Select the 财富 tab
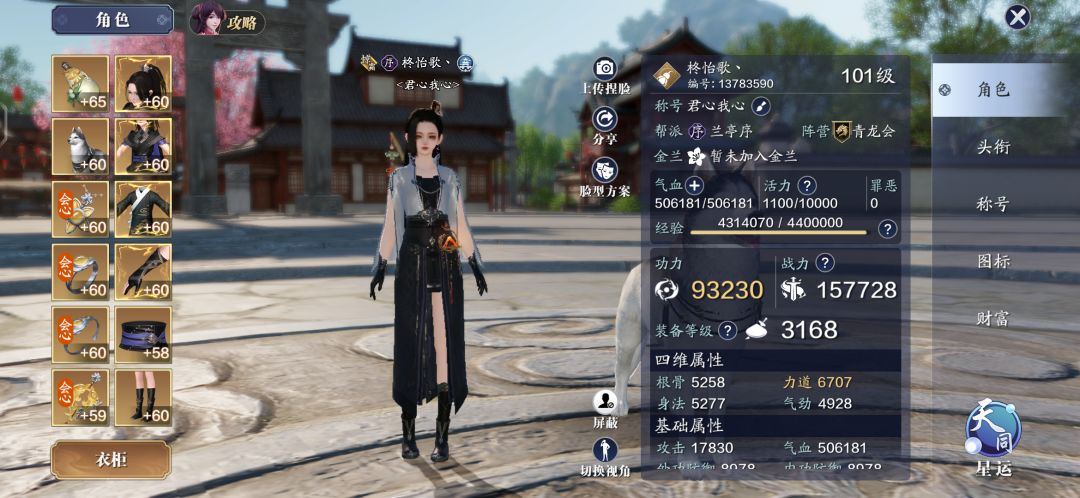The image size is (1080, 498). click(993, 319)
